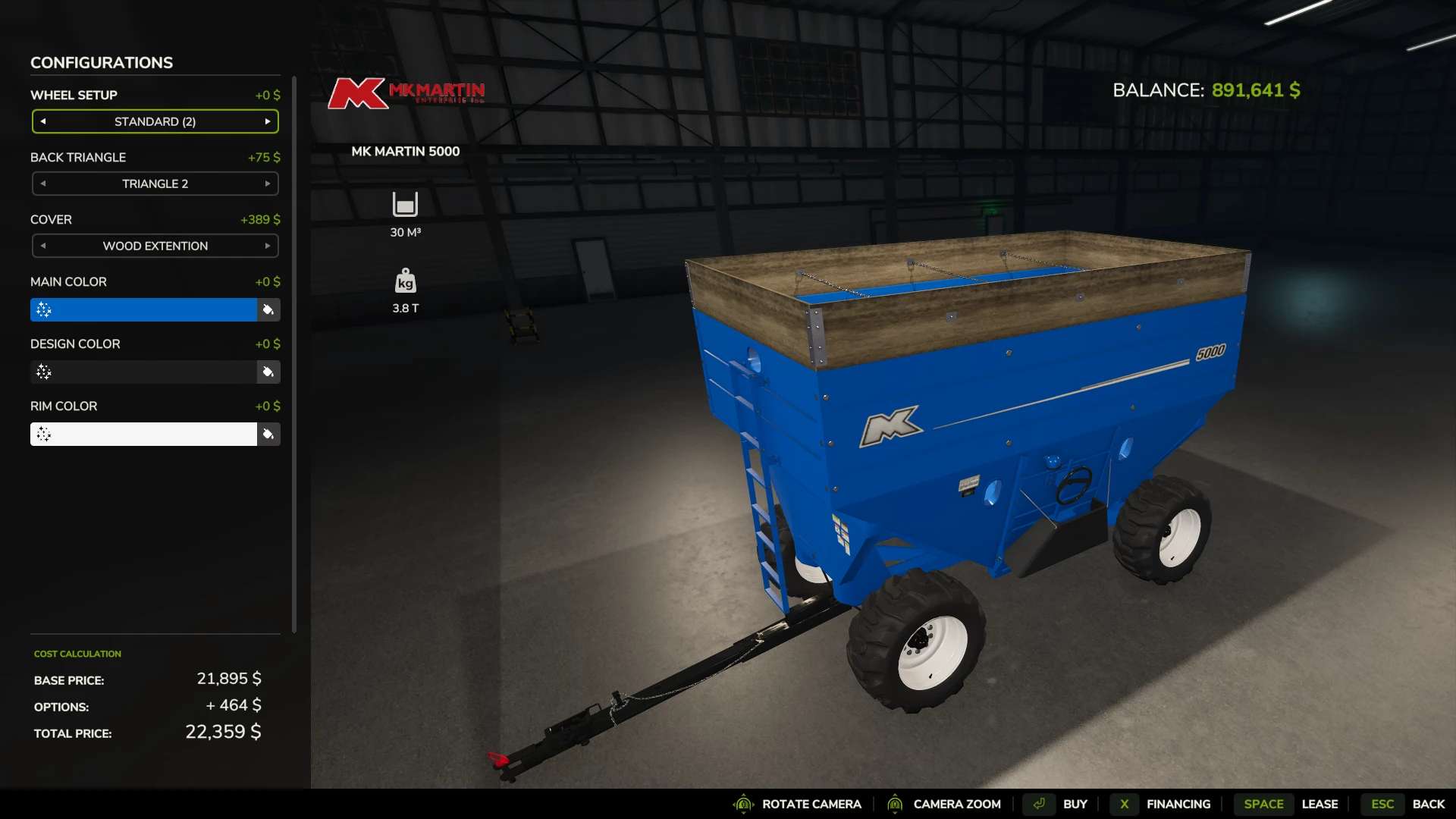Open the Standard (2) wheel selector
Image resolution: width=1456 pixels, height=819 pixels.
154,121
